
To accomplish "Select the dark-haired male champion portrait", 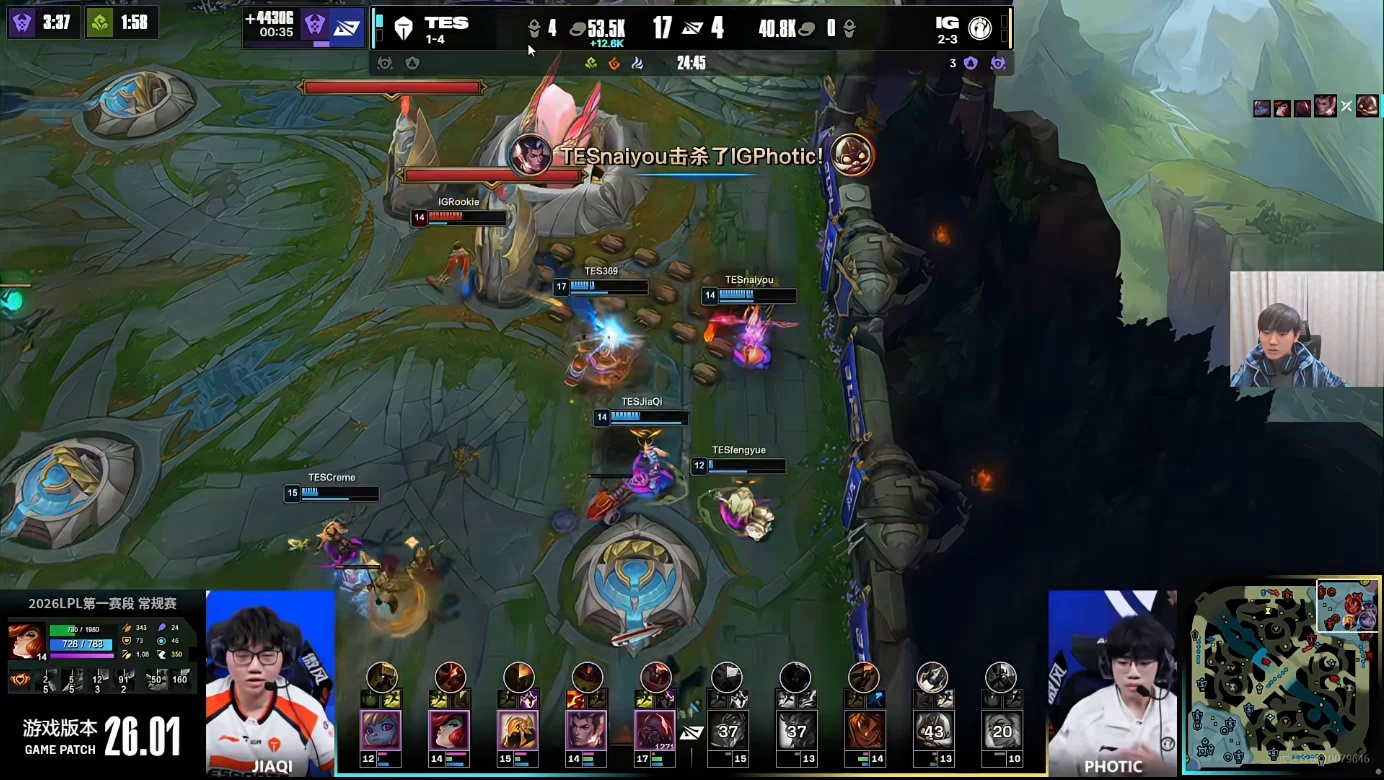I will [586, 730].
